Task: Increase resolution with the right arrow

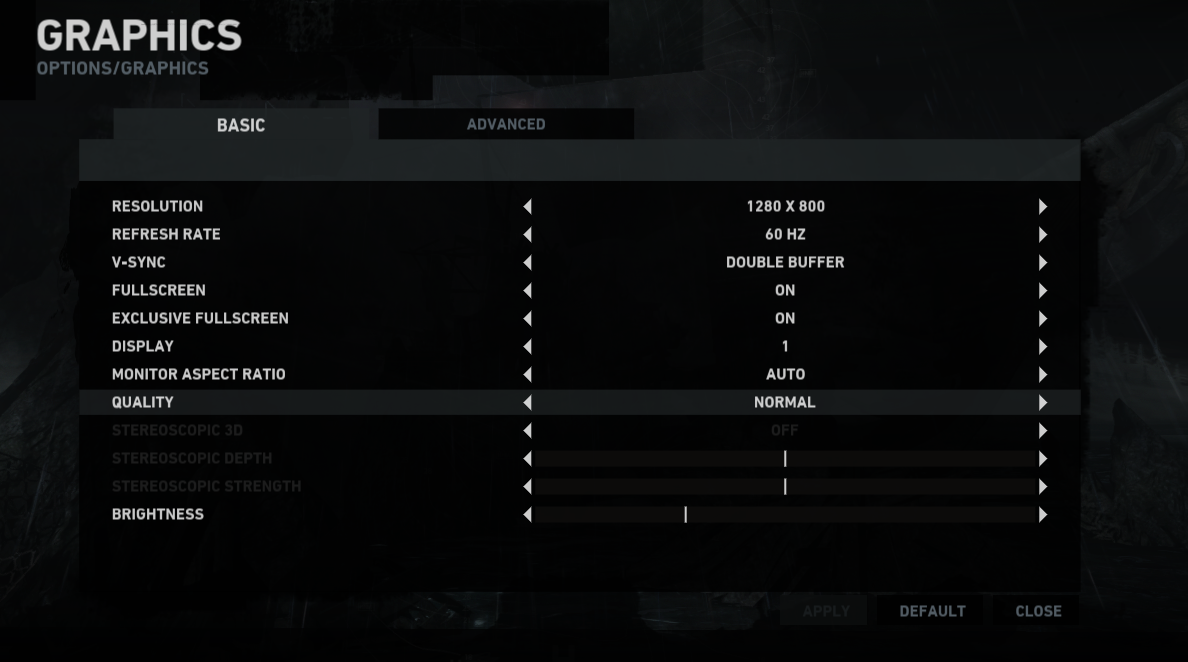Action: point(1042,207)
